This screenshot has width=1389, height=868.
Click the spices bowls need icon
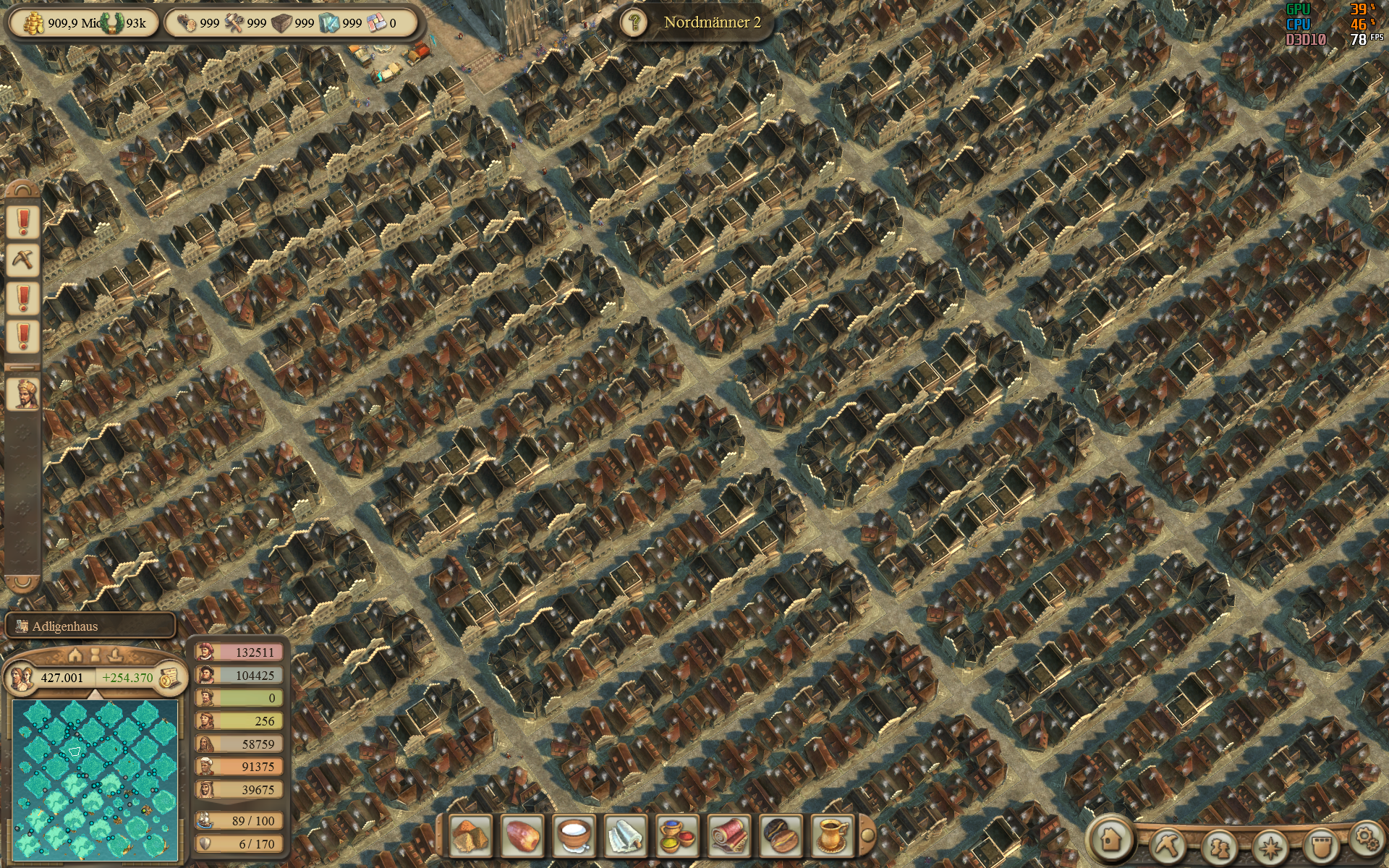pos(676,839)
